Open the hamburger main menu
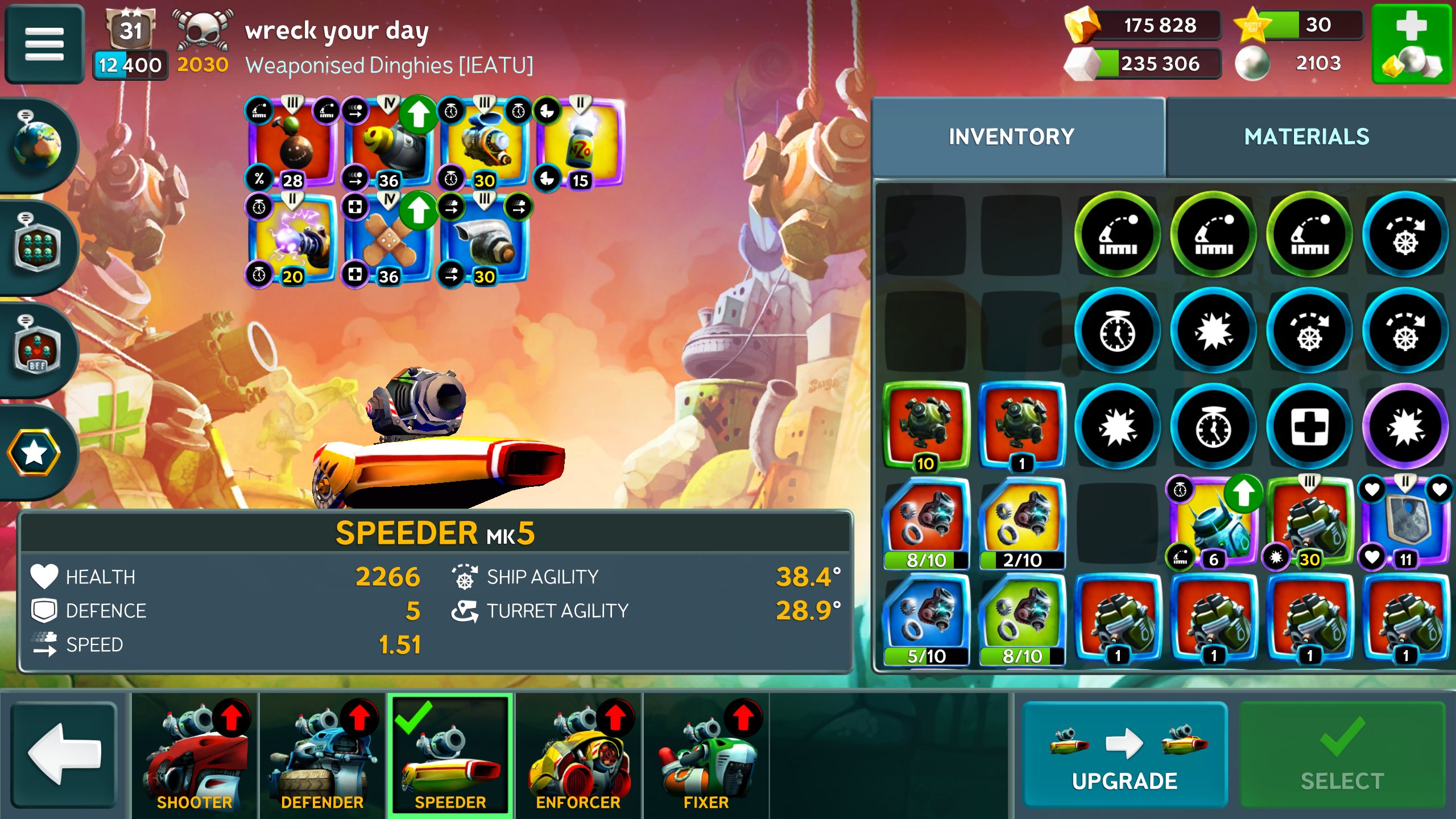 pyautogui.click(x=44, y=44)
